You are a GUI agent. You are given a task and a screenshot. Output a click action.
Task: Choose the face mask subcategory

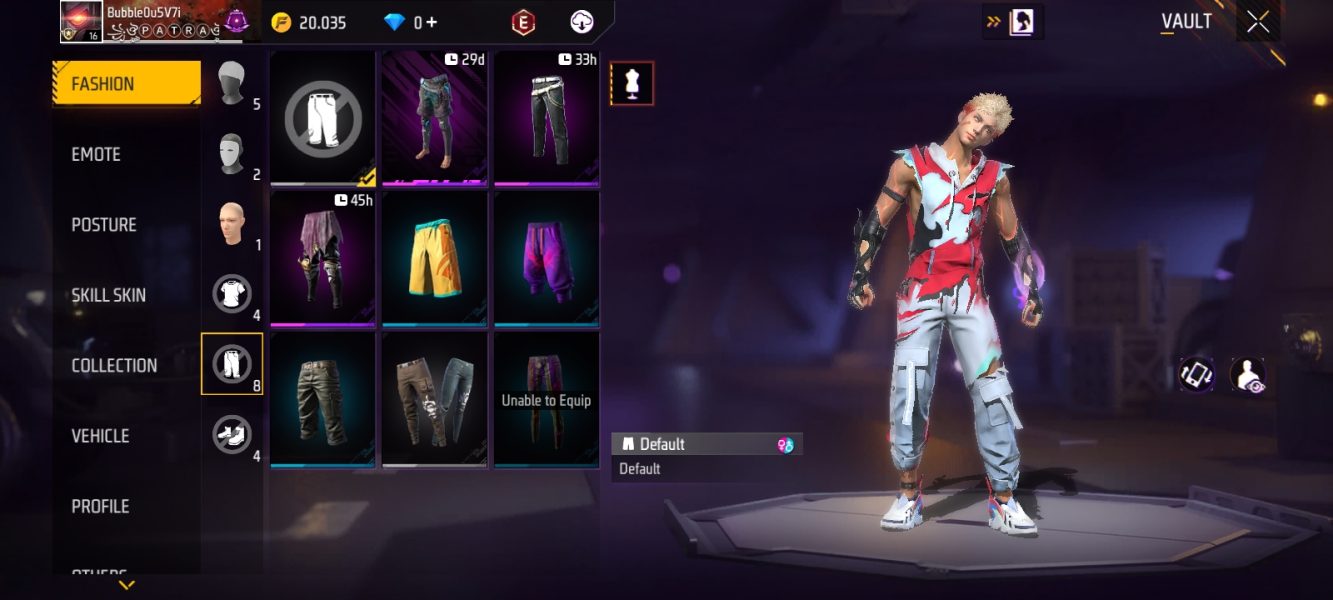pyautogui.click(x=232, y=154)
